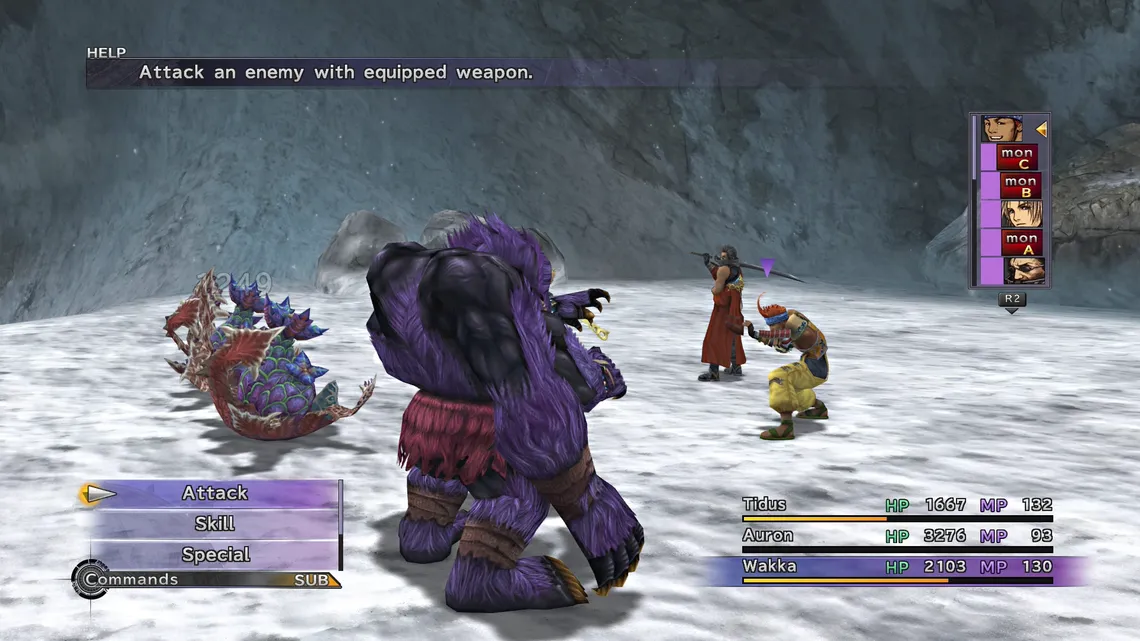Screen dimensions: 1140x641
Task: Choose the Special command
Action: pos(215,555)
